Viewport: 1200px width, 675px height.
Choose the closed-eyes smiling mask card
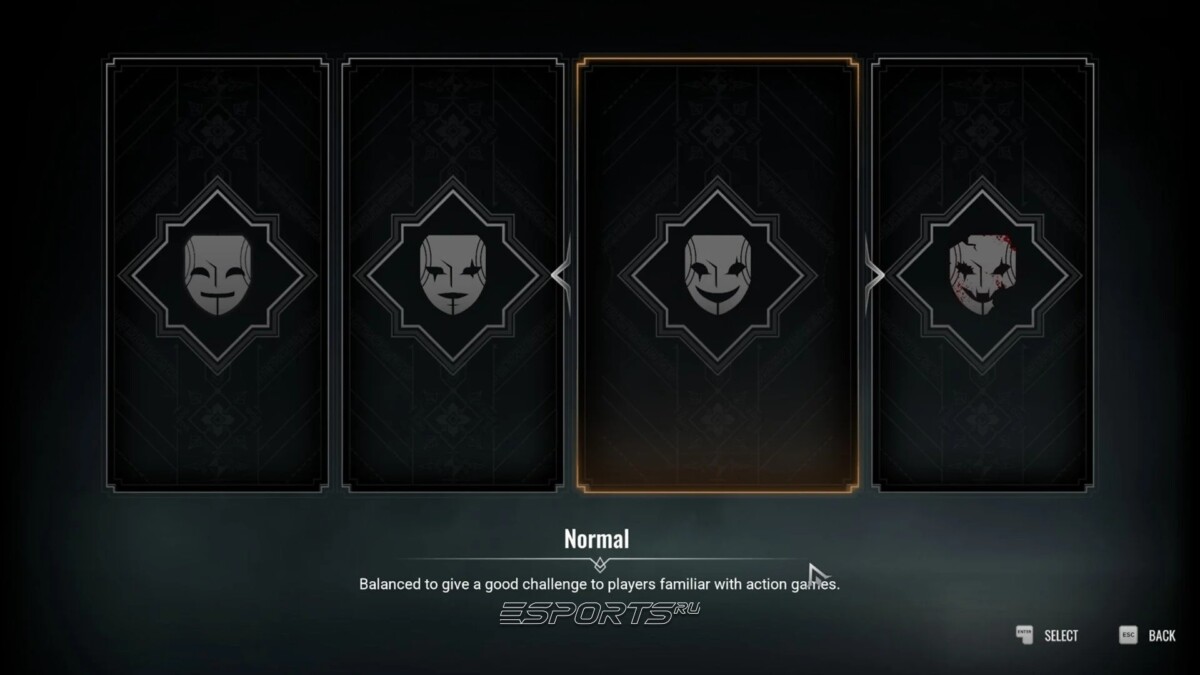tap(217, 275)
